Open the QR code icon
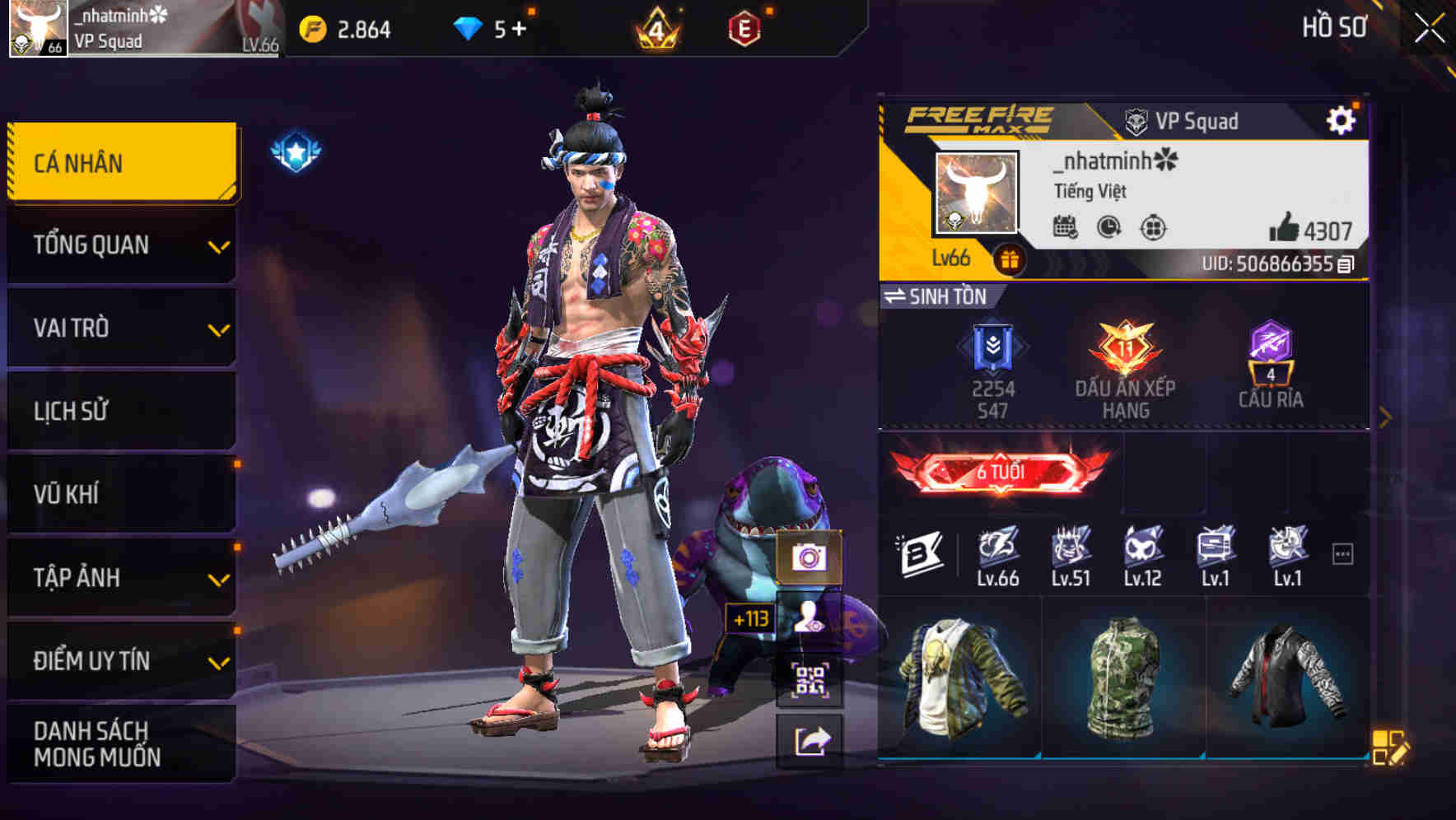The image size is (1456, 820). pyautogui.click(x=811, y=678)
